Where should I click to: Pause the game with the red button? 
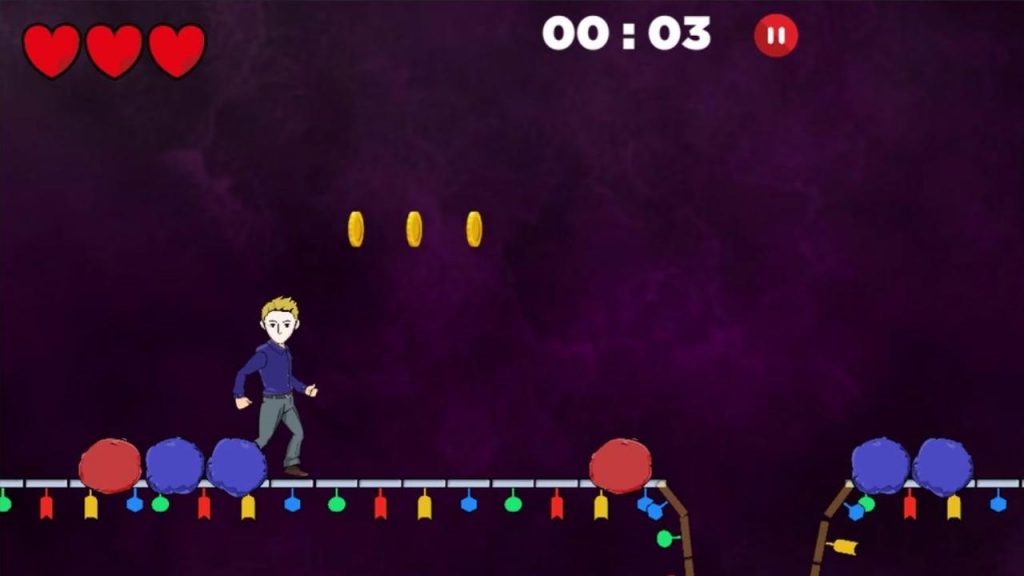click(x=775, y=36)
